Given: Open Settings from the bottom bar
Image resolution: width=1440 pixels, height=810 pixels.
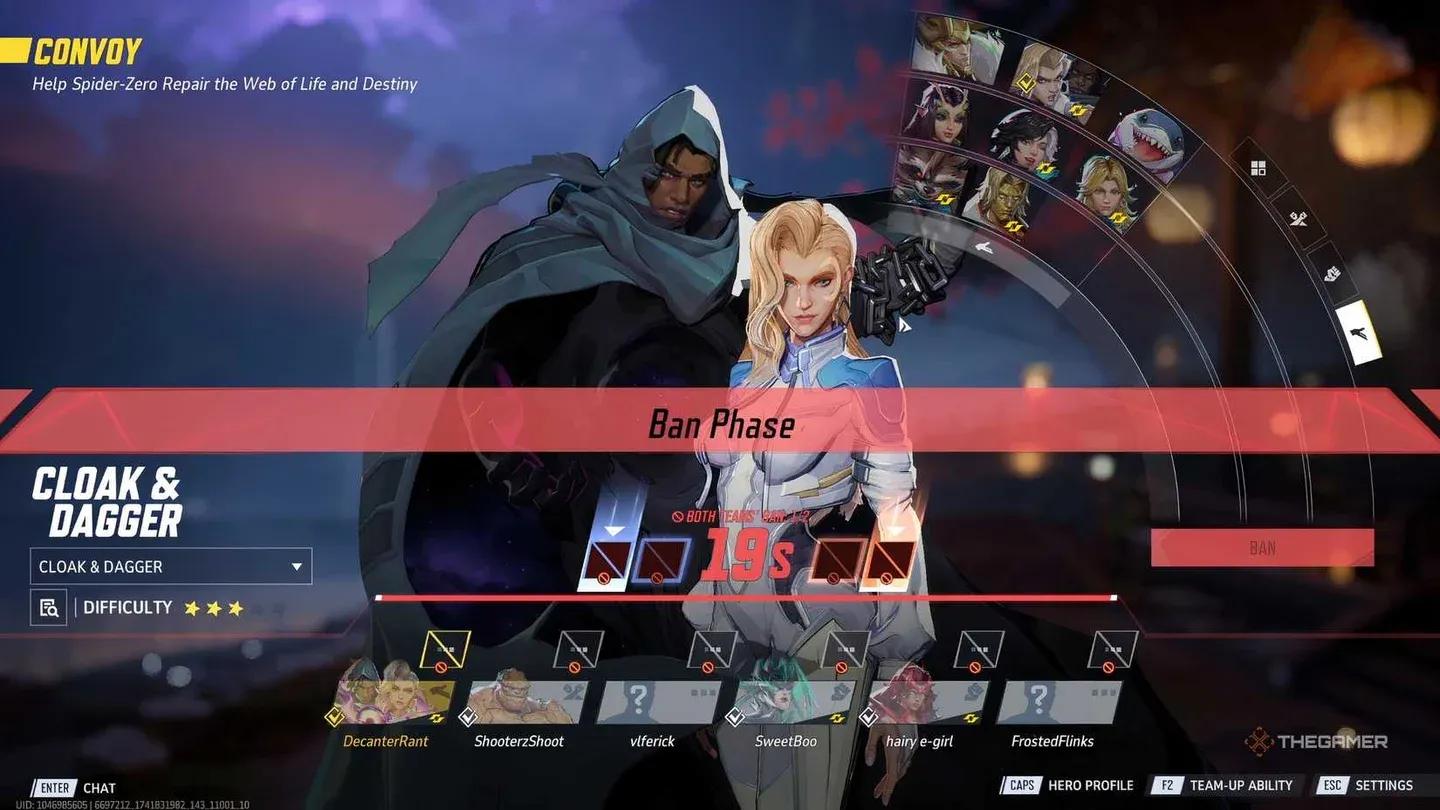Looking at the screenshot, I should [1385, 785].
